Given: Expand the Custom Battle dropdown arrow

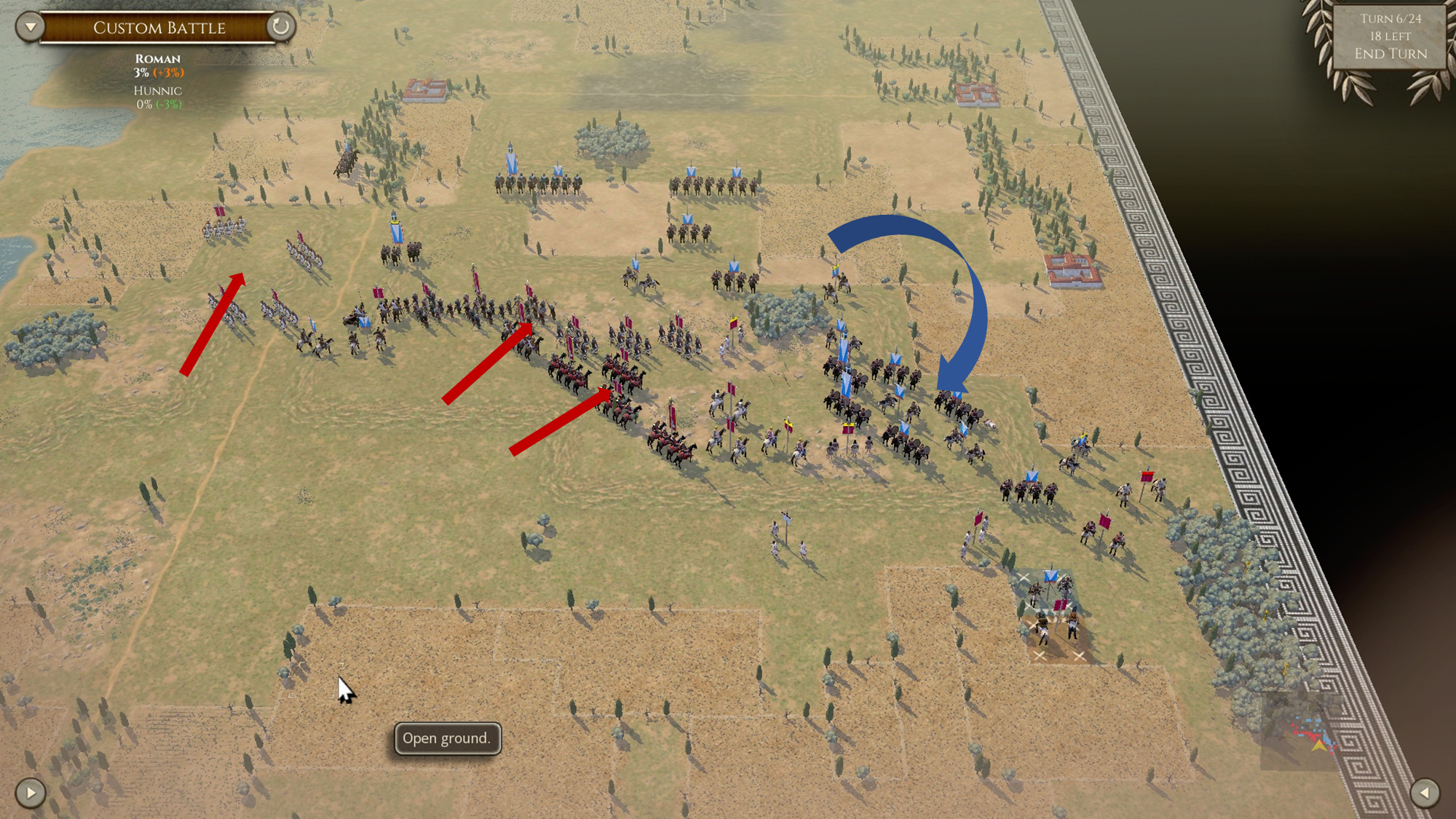Looking at the screenshot, I should pyautogui.click(x=29, y=28).
